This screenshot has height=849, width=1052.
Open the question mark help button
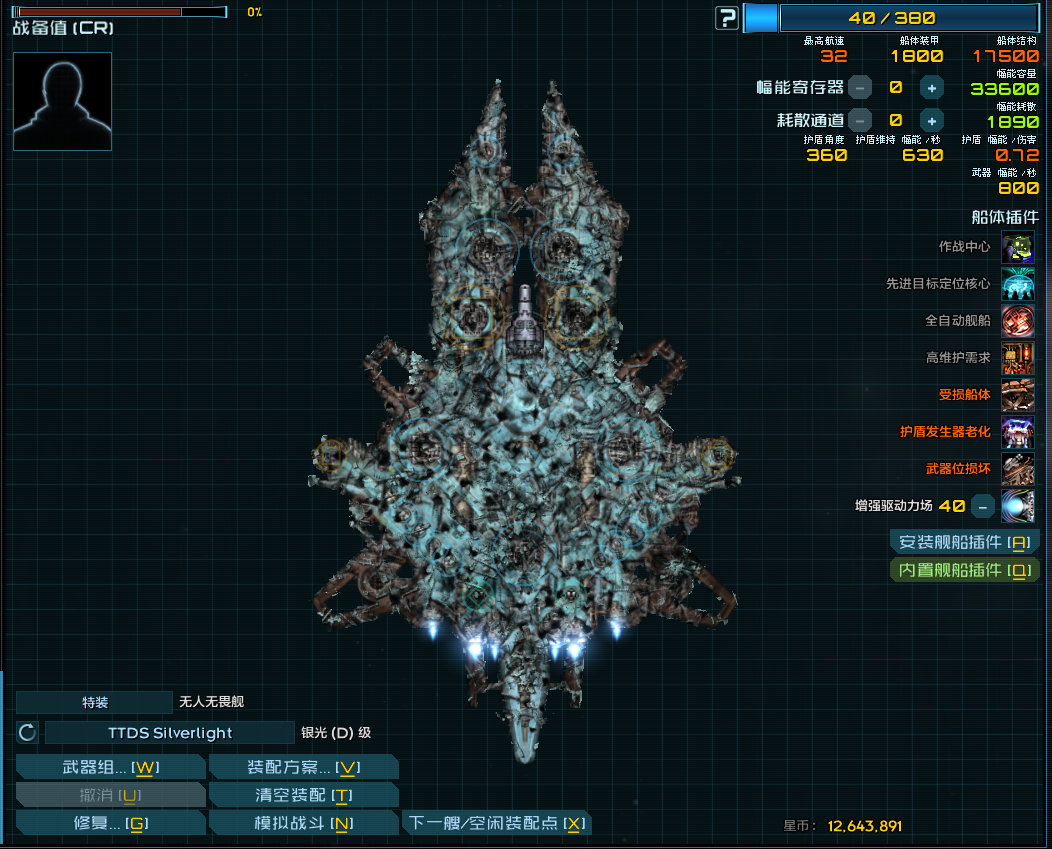(x=727, y=18)
